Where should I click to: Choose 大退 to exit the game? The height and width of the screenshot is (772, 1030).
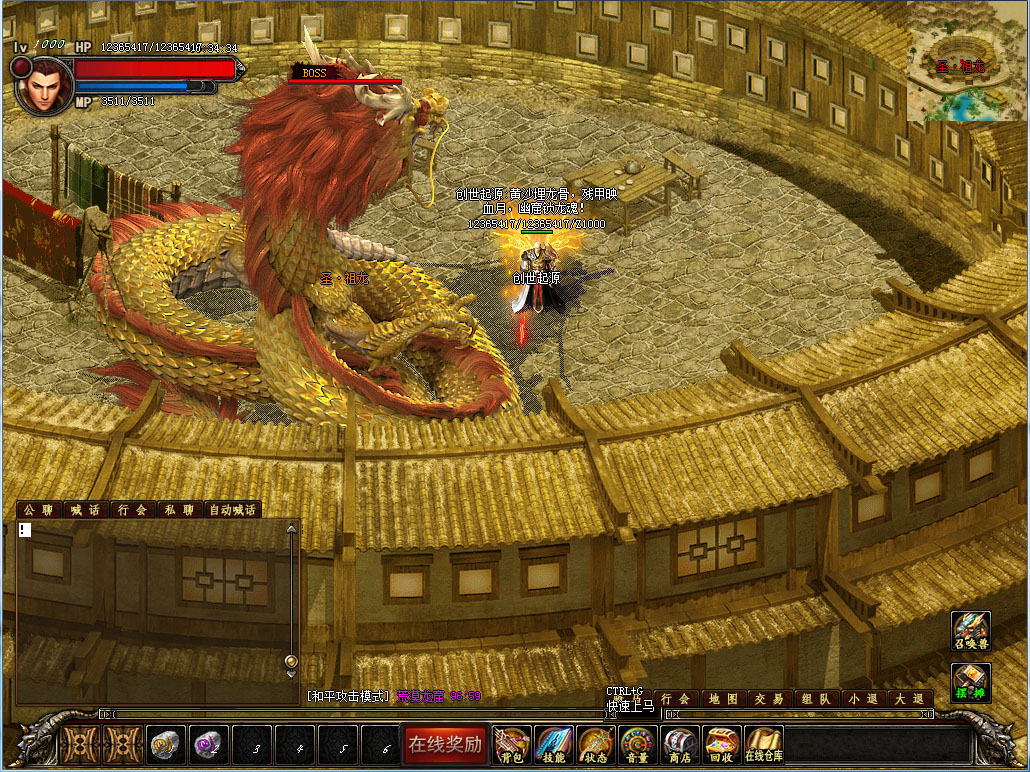point(910,699)
